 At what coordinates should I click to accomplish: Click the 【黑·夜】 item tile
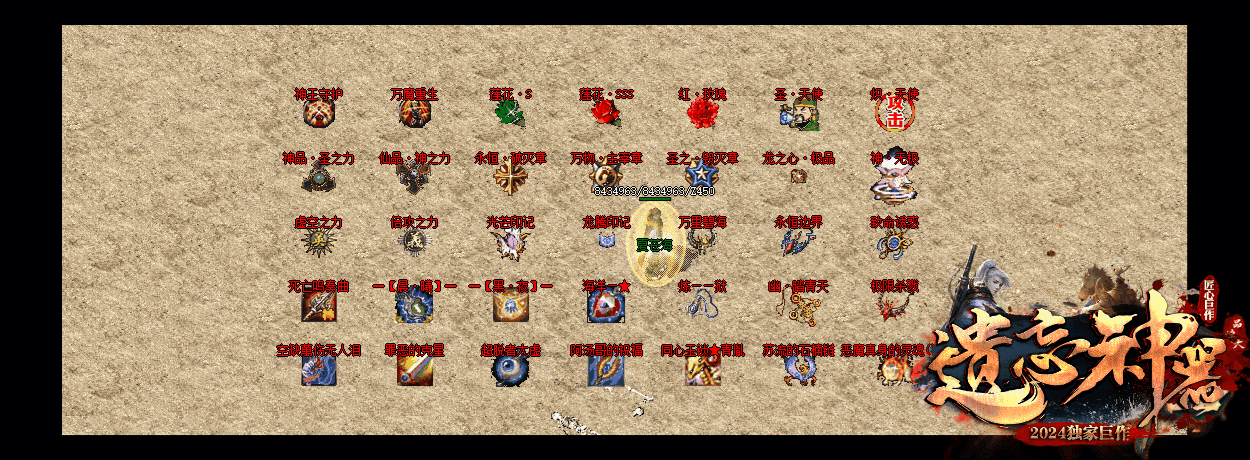tap(510, 307)
